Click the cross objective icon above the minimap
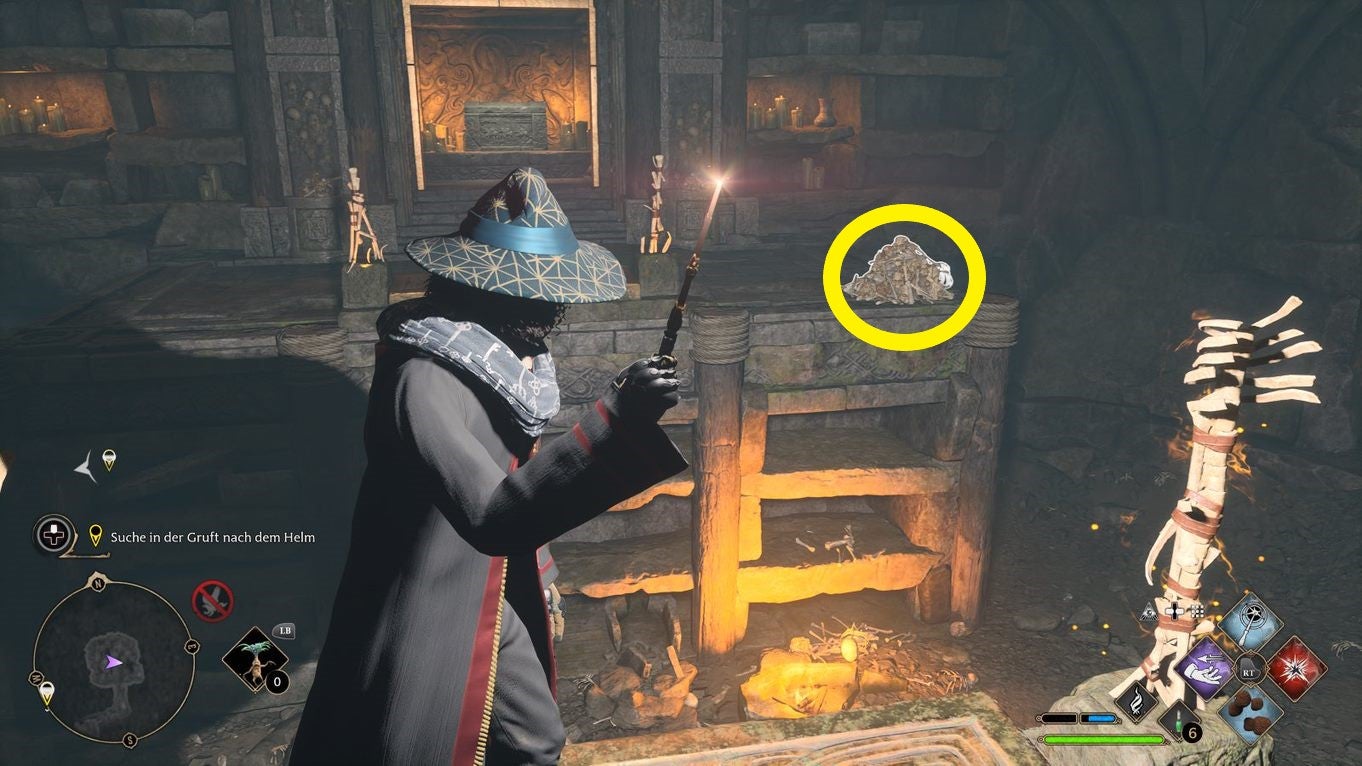The height and width of the screenshot is (766, 1362). pos(54,534)
